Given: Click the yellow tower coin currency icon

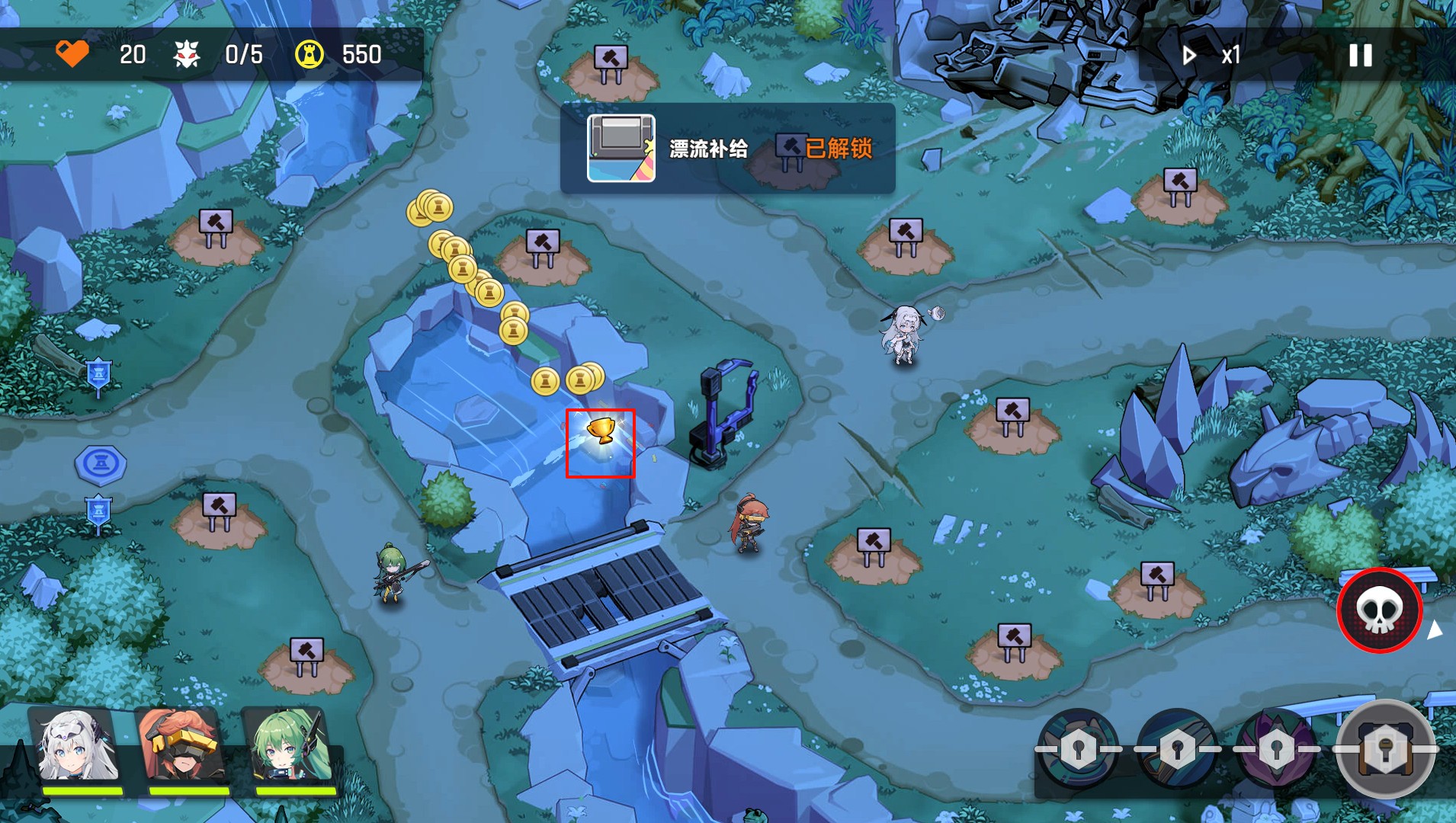Looking at the screenshot, I should 308,54.
